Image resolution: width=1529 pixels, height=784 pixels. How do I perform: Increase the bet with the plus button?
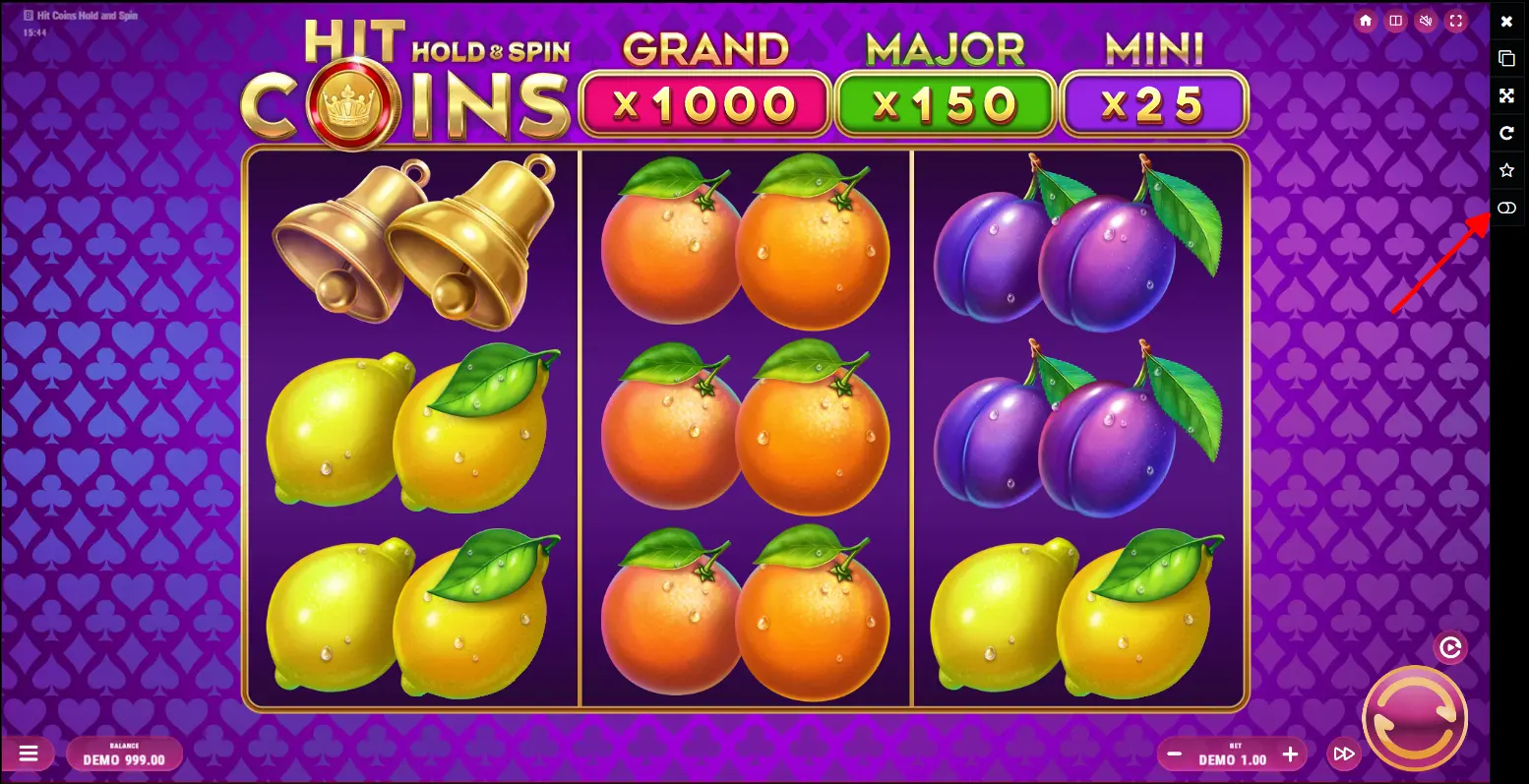tap(1290, 755)
